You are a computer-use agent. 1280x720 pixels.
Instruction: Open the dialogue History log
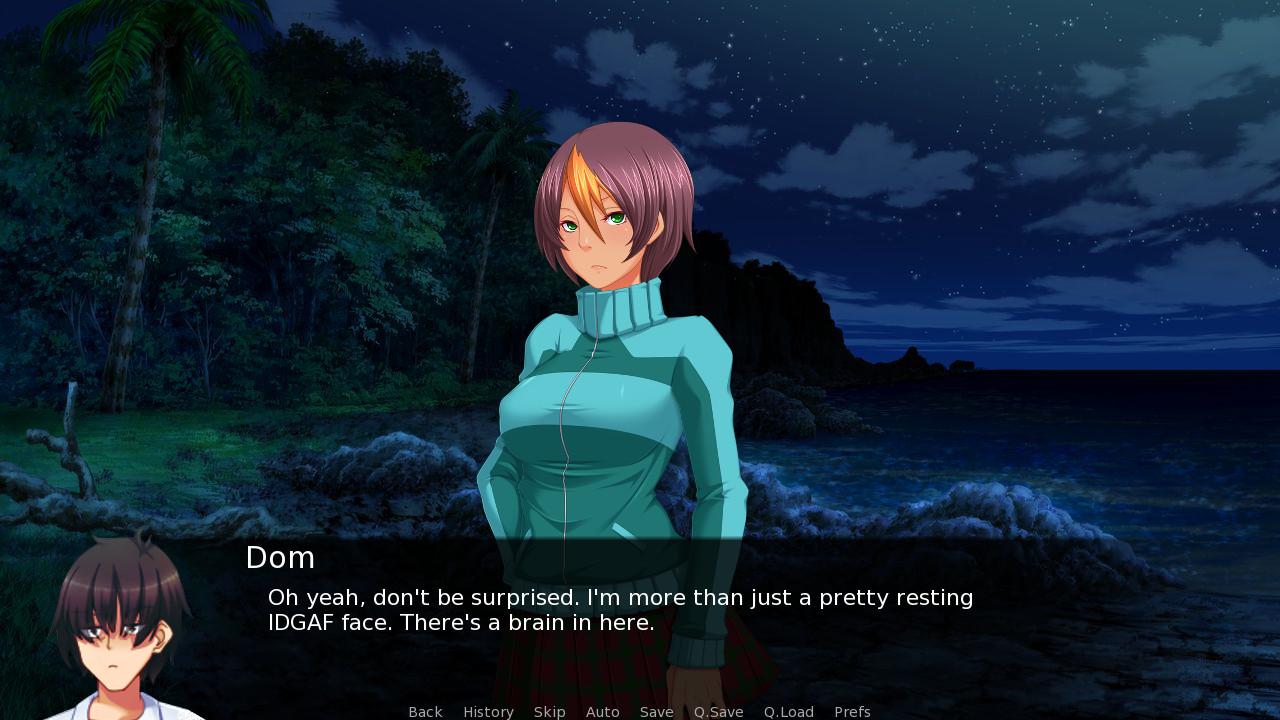coord(488,712)
